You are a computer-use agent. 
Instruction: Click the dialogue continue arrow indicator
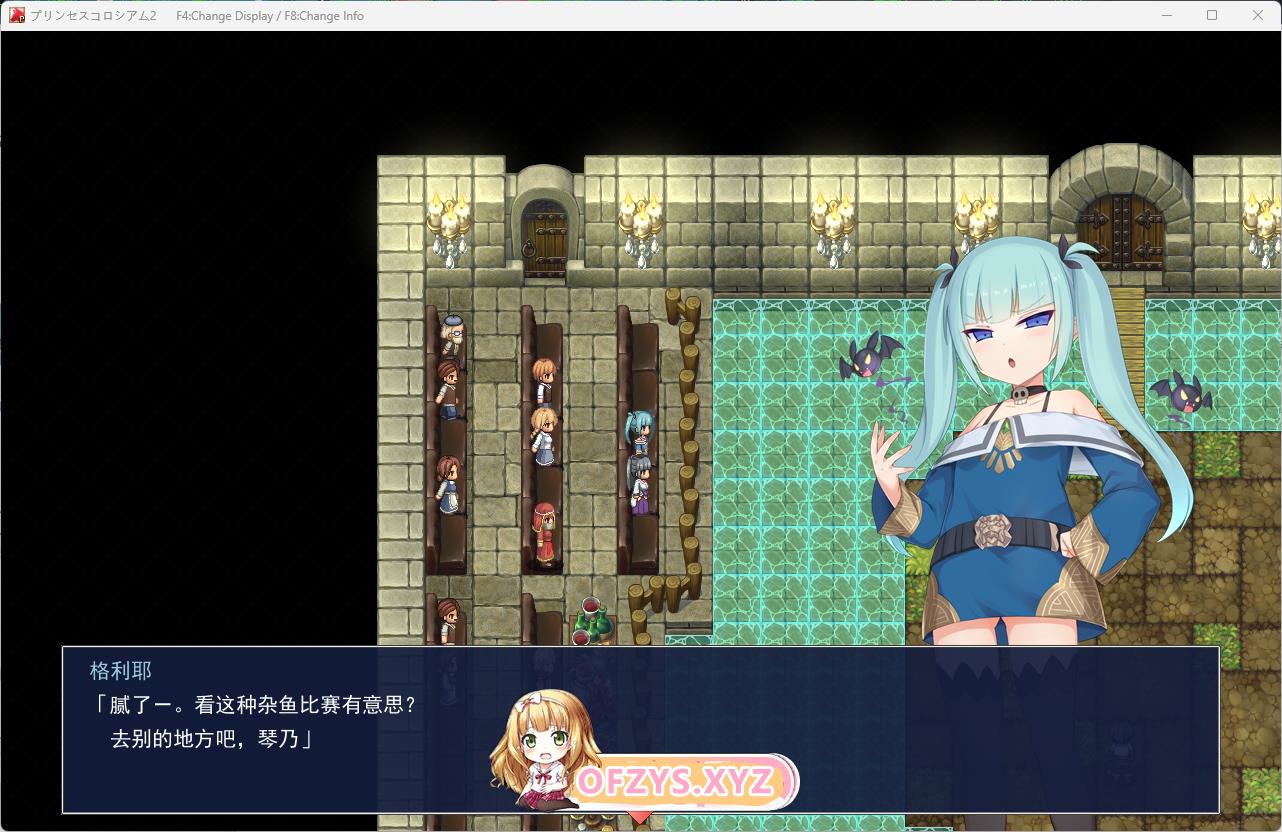tap(640, 817)
